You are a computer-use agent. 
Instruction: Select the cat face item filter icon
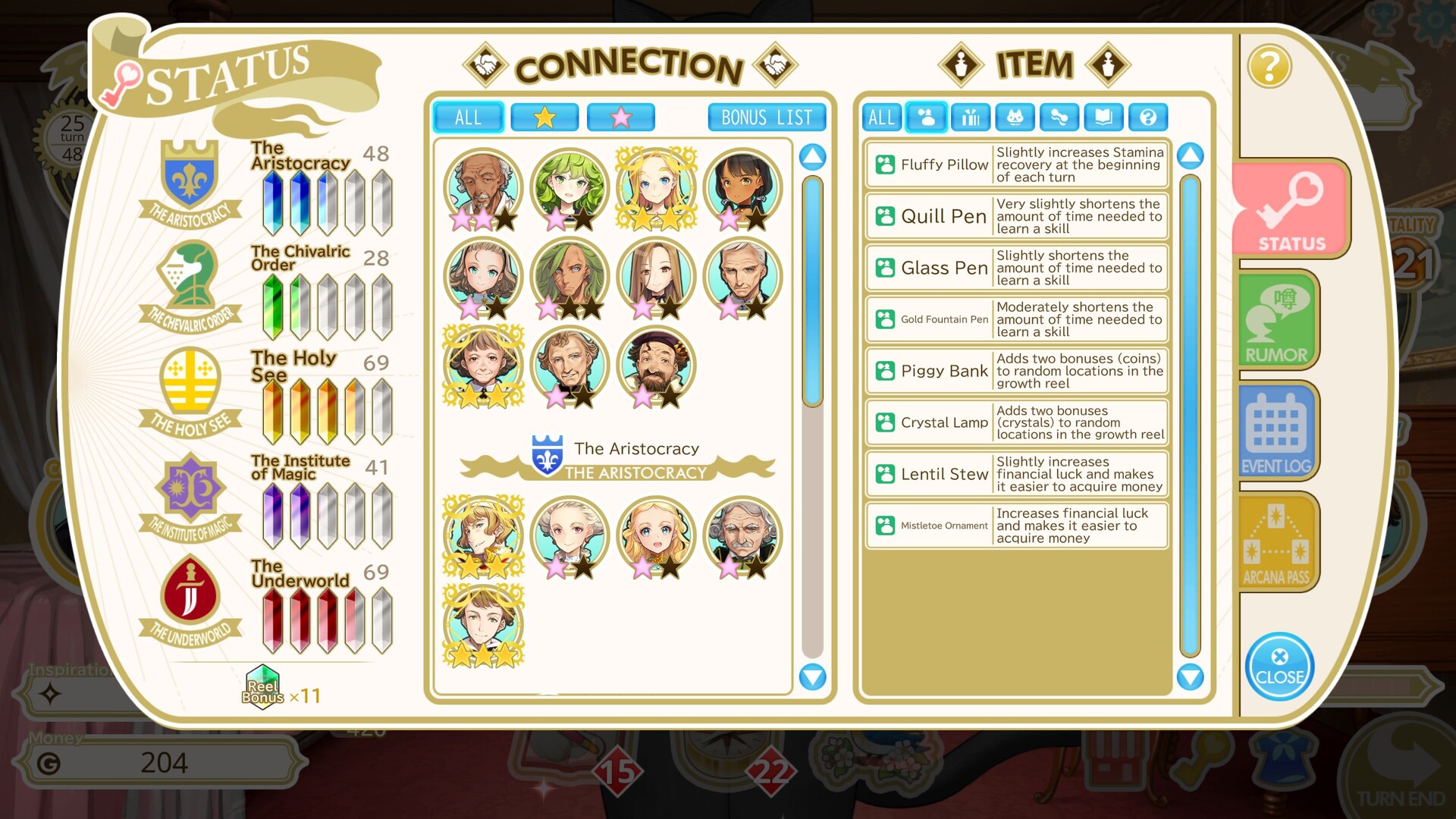click(x=1015, y=117)
